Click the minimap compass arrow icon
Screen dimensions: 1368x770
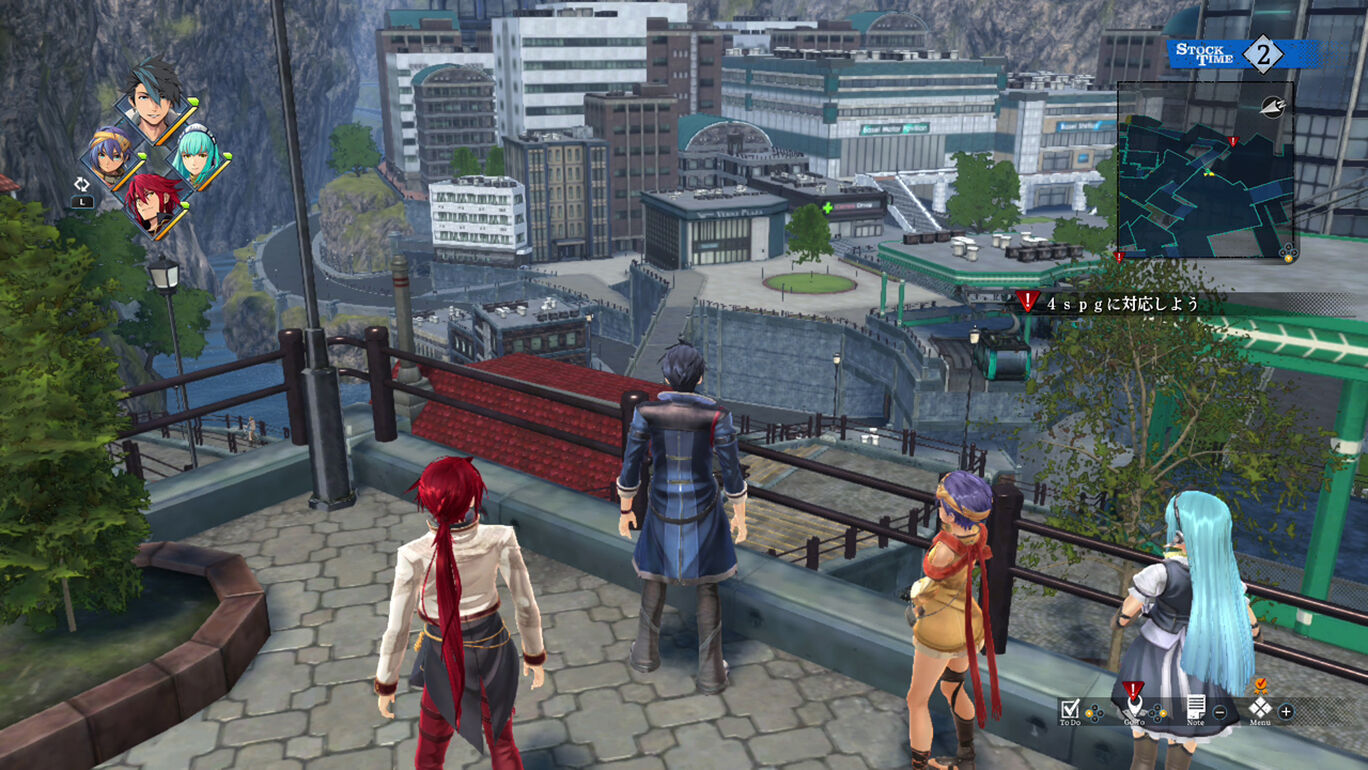pos(1272,104)
